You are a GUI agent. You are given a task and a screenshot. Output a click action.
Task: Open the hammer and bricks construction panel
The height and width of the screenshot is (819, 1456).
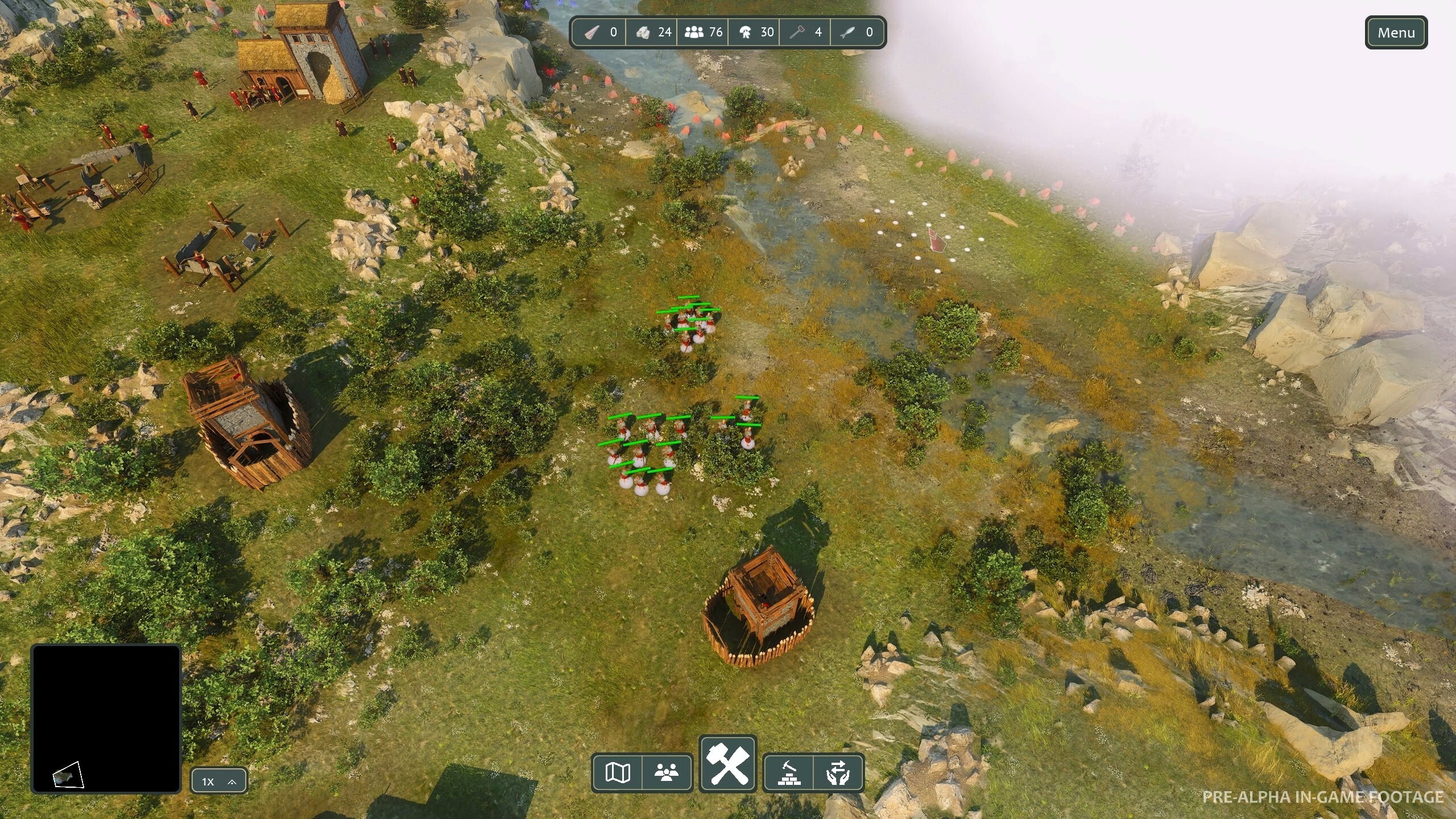pyautogui.click(x=789, y=772)
